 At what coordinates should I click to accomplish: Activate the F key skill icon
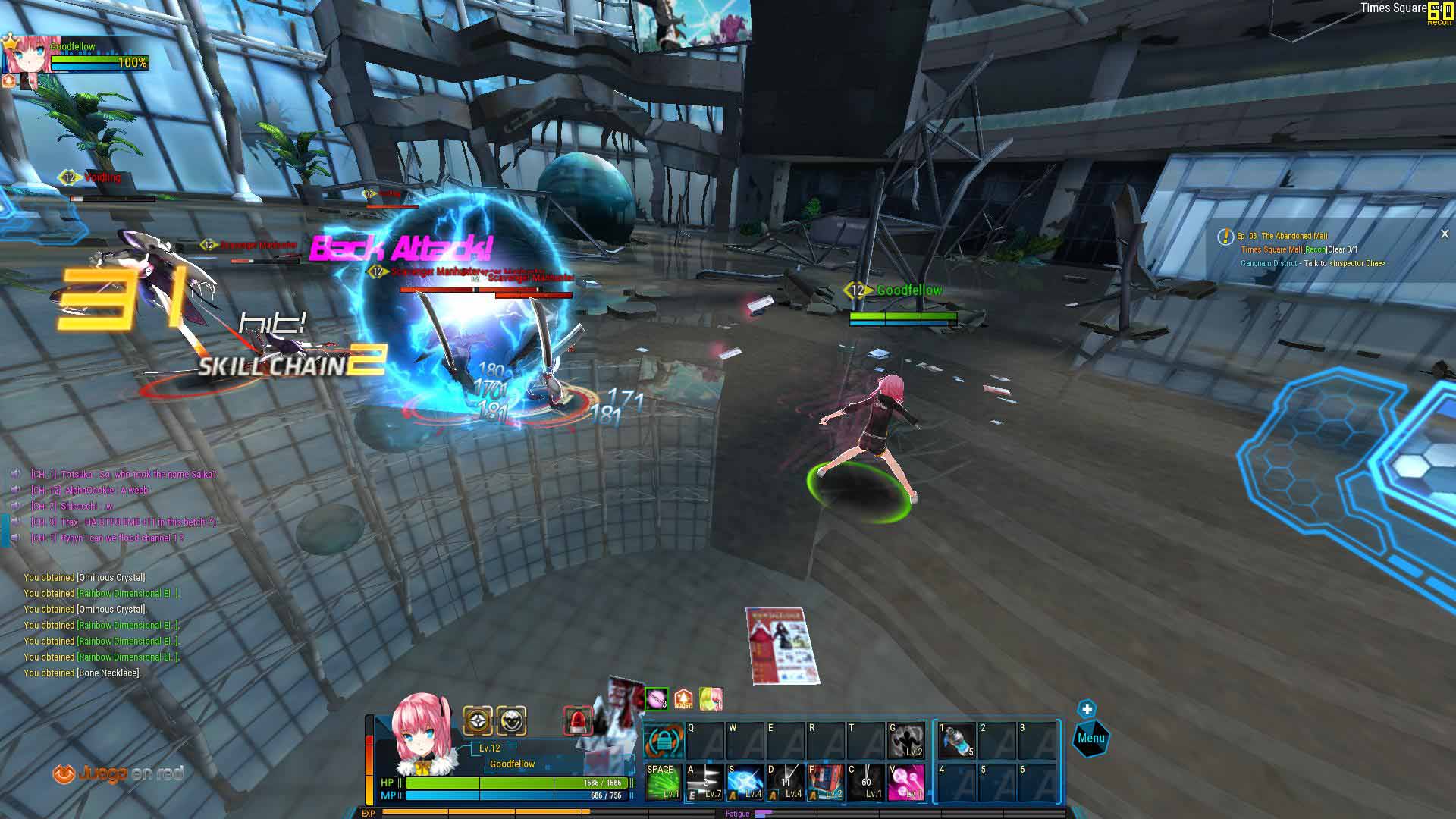click(x=826, y=782)
